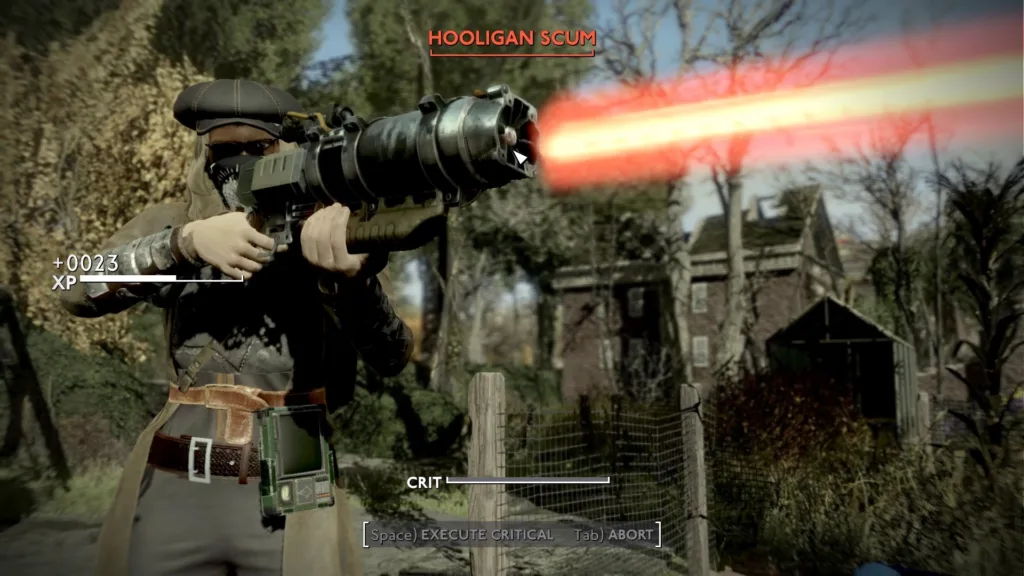Image resolution: width=1024 pixels, height=576 pixels.
Task: Select the Abort option
Action: (x=614, y=535)
